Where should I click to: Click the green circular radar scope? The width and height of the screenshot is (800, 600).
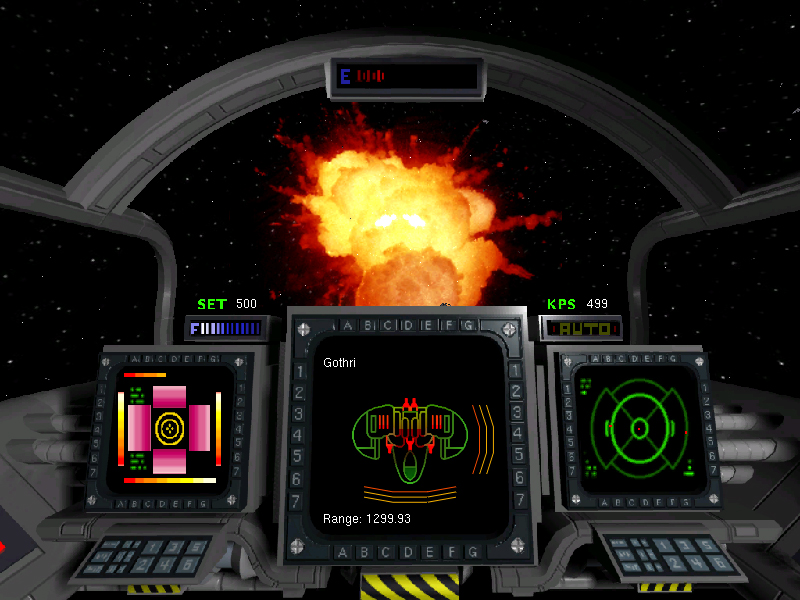[x=636, y=427]
